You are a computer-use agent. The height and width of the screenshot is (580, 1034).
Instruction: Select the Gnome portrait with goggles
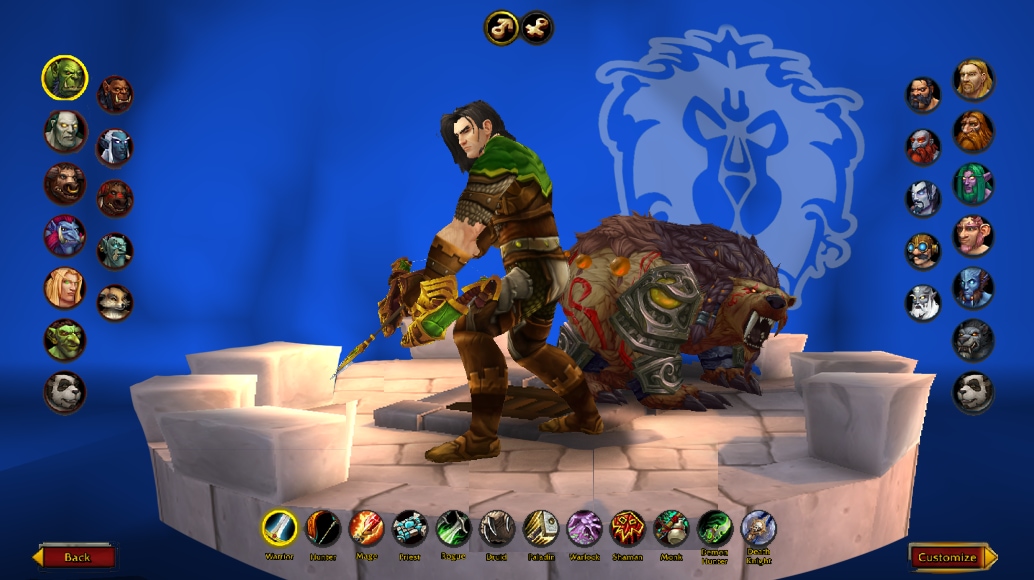click(x=923, y=250)
